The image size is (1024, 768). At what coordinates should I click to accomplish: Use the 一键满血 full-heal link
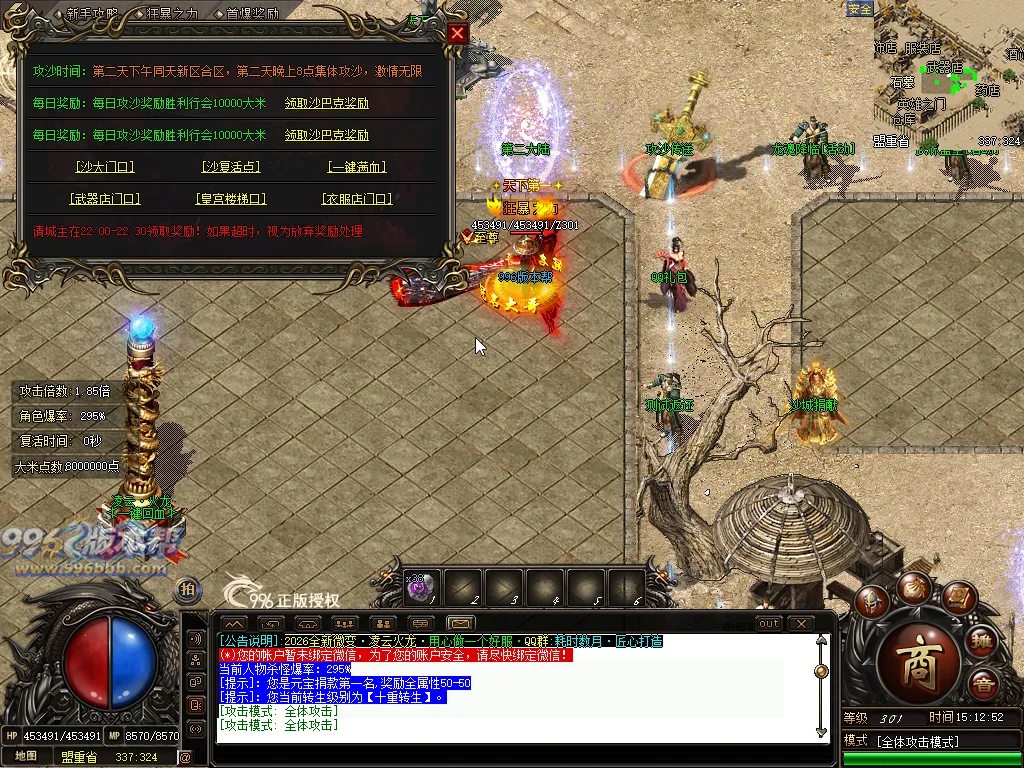357,167
